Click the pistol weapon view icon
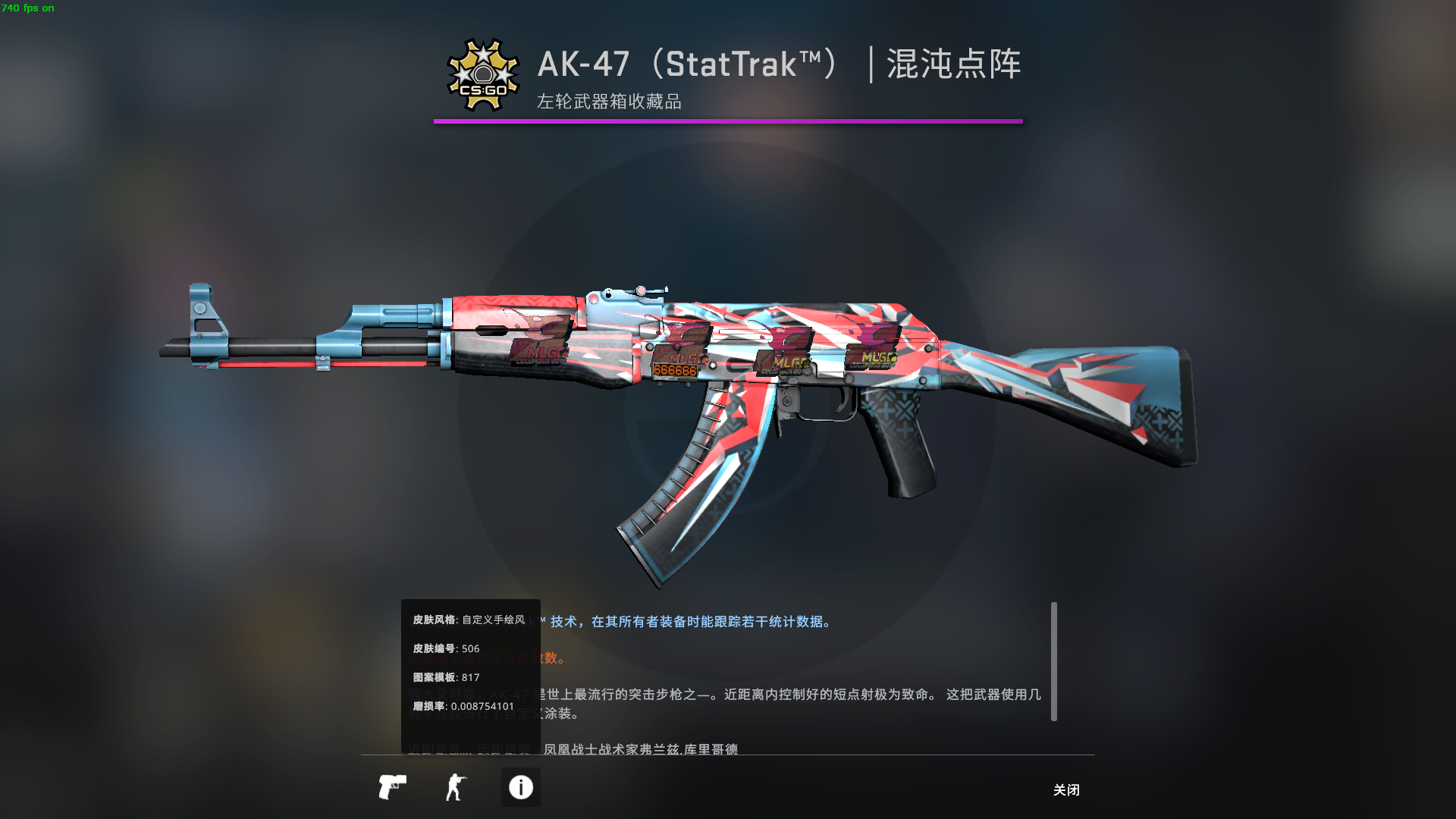The height and width of the screenshot is (819, 1456). (x=392, y=787)
